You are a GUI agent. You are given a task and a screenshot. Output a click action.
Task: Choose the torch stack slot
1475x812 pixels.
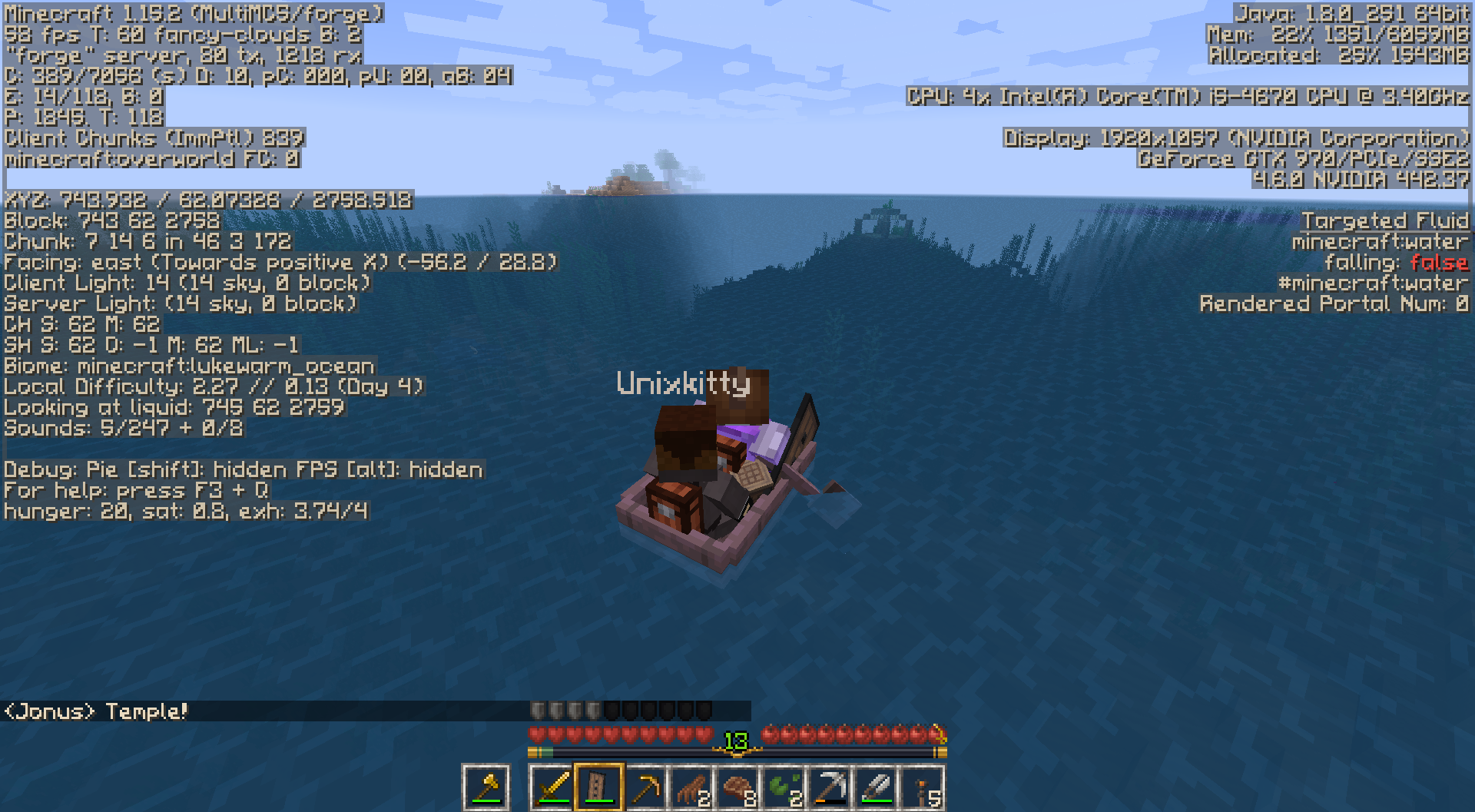[922, 787]
